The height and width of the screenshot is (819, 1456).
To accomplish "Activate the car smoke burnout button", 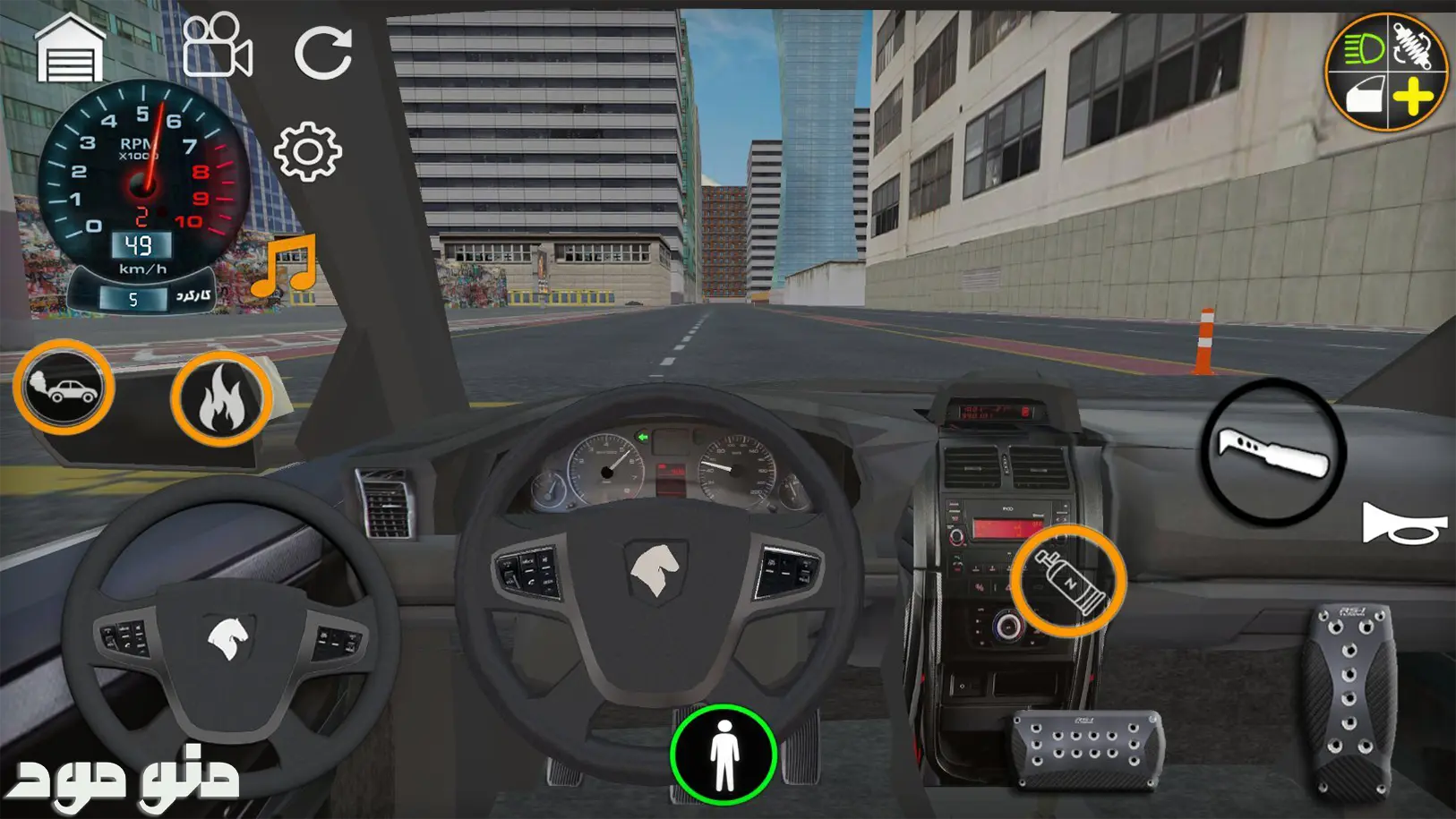I will (64, 388).
